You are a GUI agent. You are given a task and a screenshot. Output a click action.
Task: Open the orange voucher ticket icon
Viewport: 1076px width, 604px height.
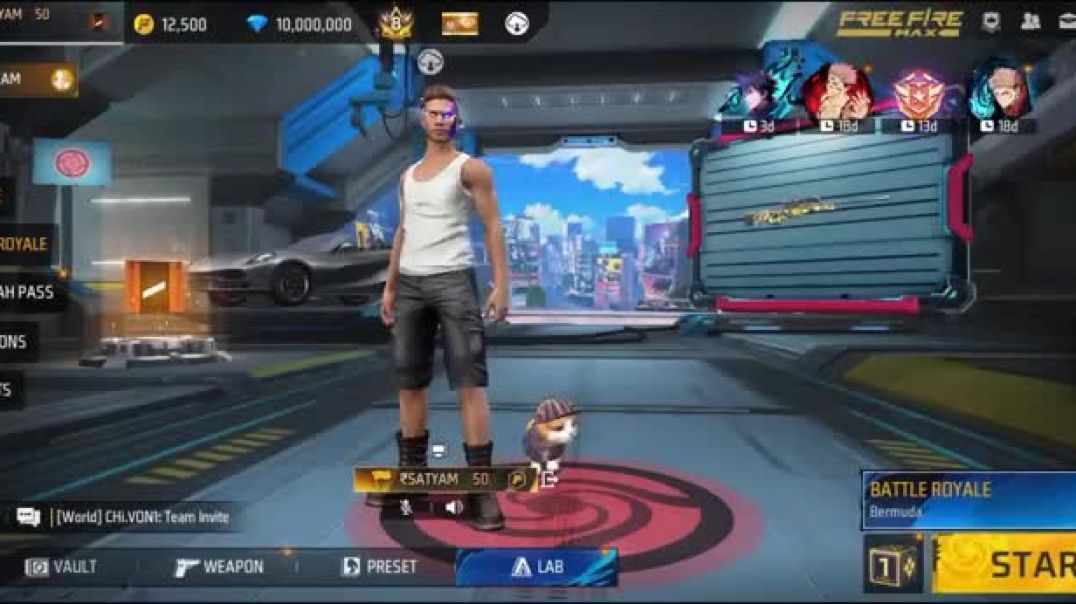coord(460,24)
